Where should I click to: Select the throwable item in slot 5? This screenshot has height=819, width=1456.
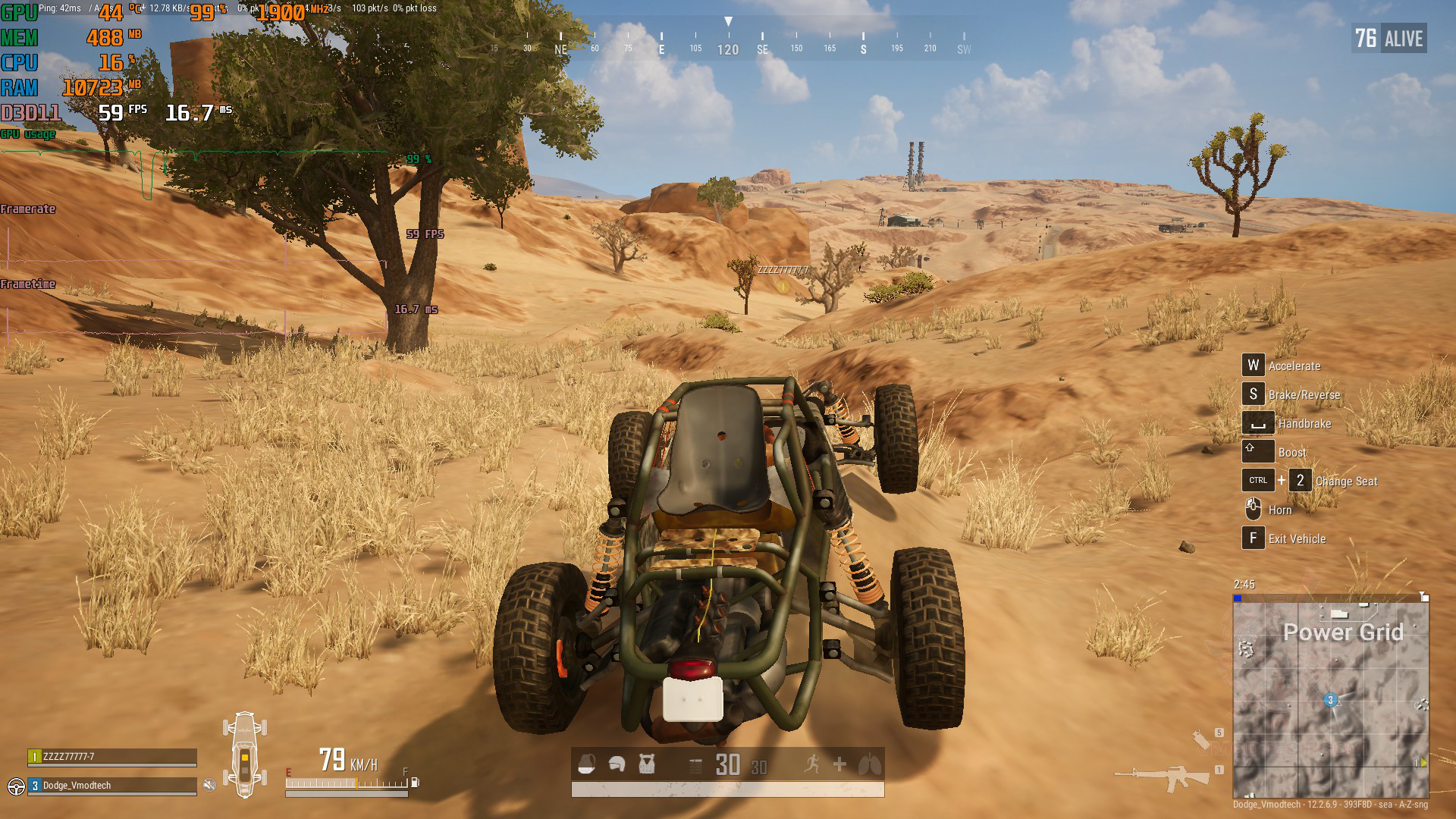[x=1201, y=739]
